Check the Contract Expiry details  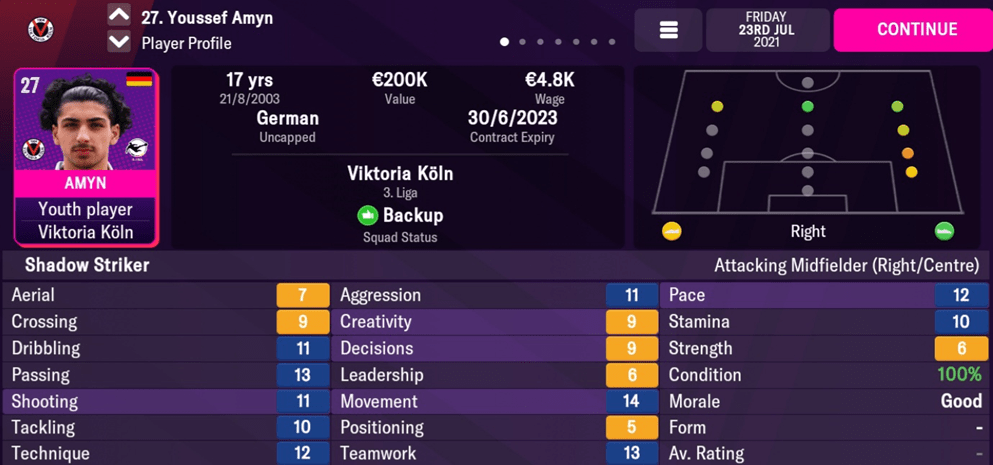(512, 126)
